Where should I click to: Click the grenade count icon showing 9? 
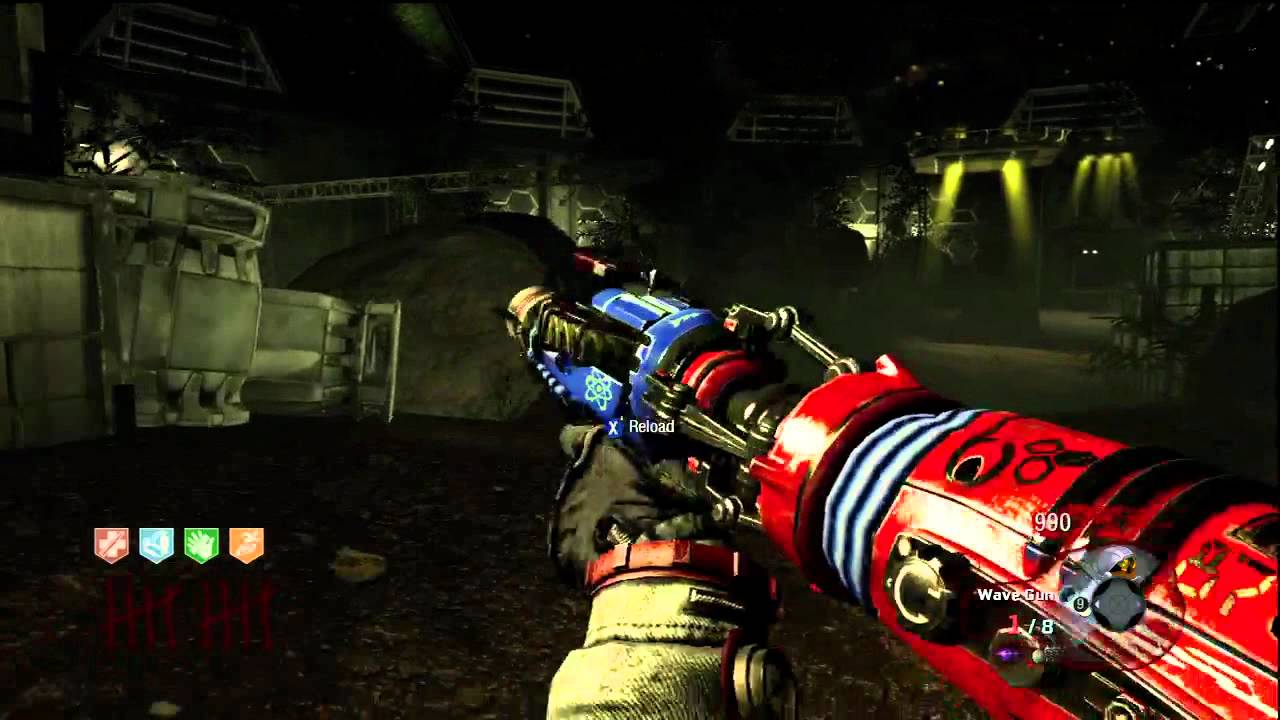pyautogui.click(x=1080, y=602)
